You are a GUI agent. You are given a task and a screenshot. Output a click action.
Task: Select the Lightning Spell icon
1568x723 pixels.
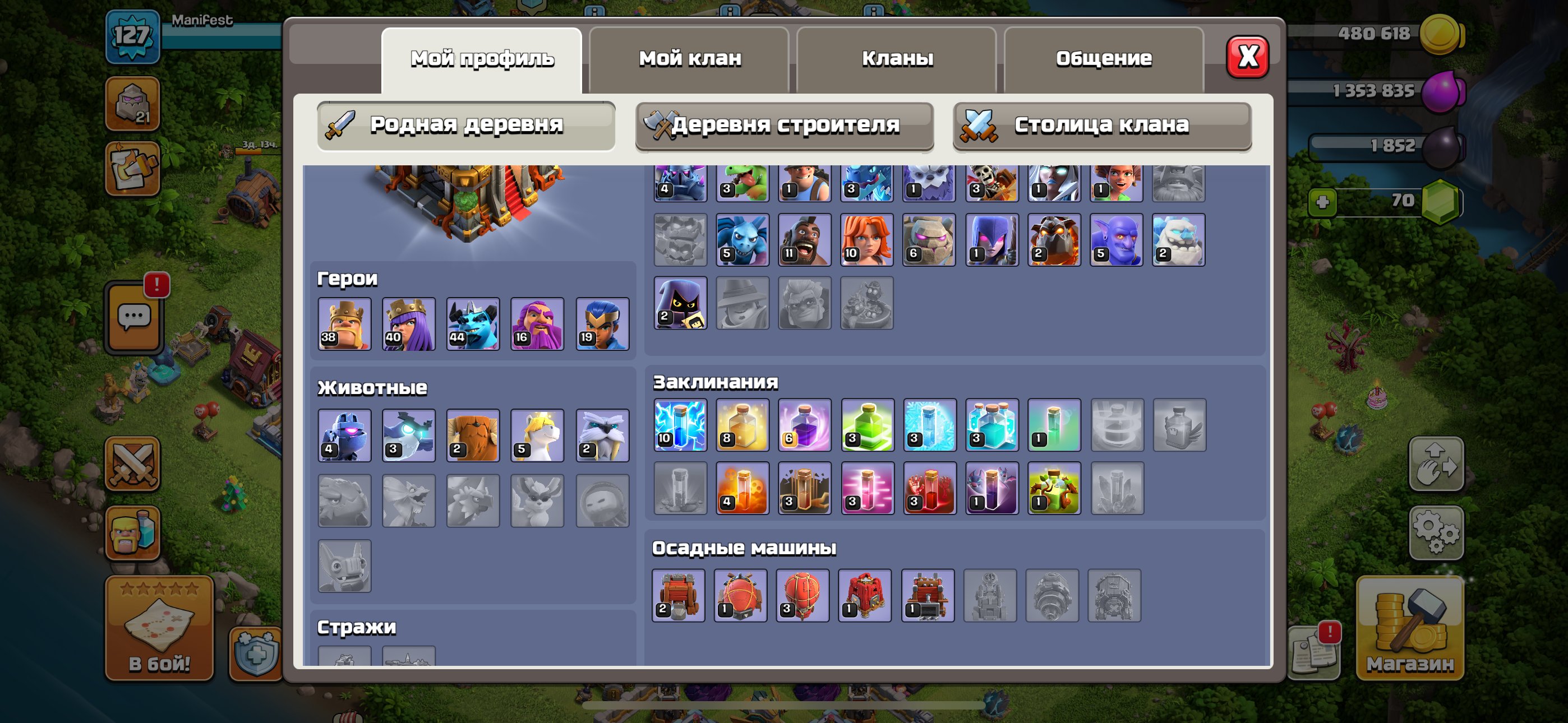680,426
